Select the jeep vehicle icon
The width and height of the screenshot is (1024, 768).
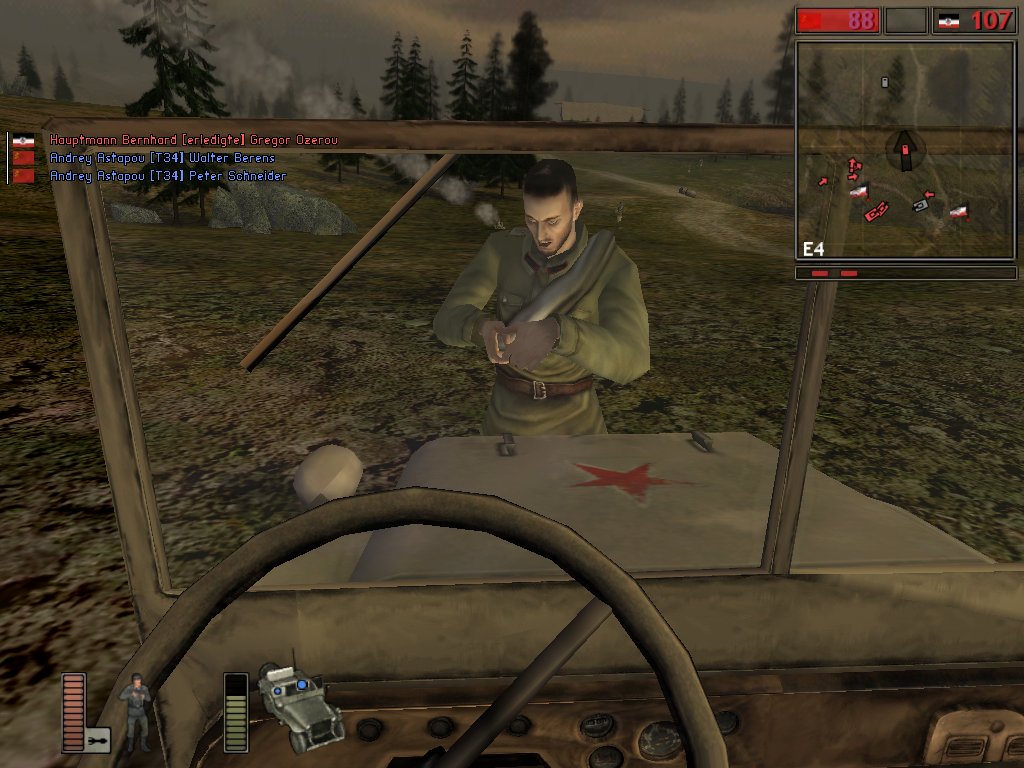click(298, 707)
